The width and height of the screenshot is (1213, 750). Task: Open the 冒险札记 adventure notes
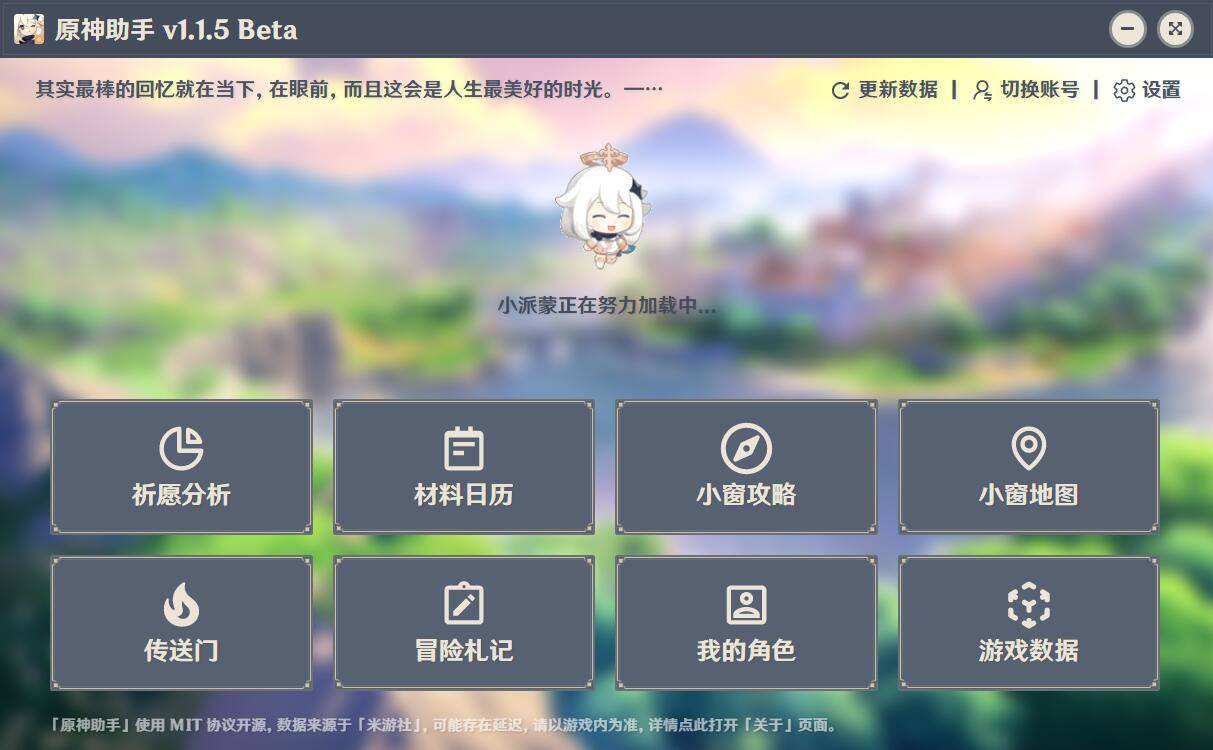(463, 622)
